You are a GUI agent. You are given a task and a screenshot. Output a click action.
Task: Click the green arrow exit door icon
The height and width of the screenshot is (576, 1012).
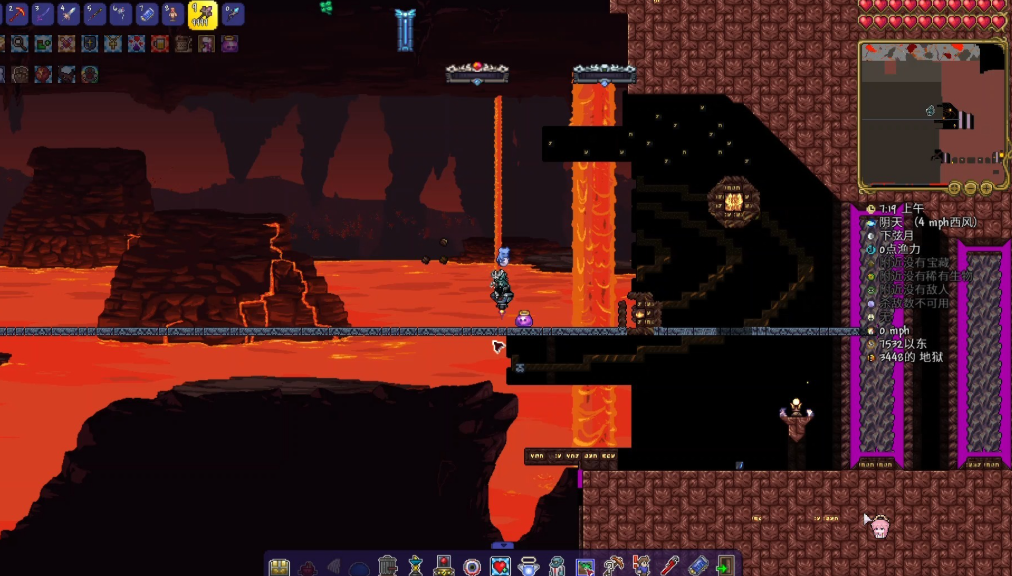pos(724,566)
